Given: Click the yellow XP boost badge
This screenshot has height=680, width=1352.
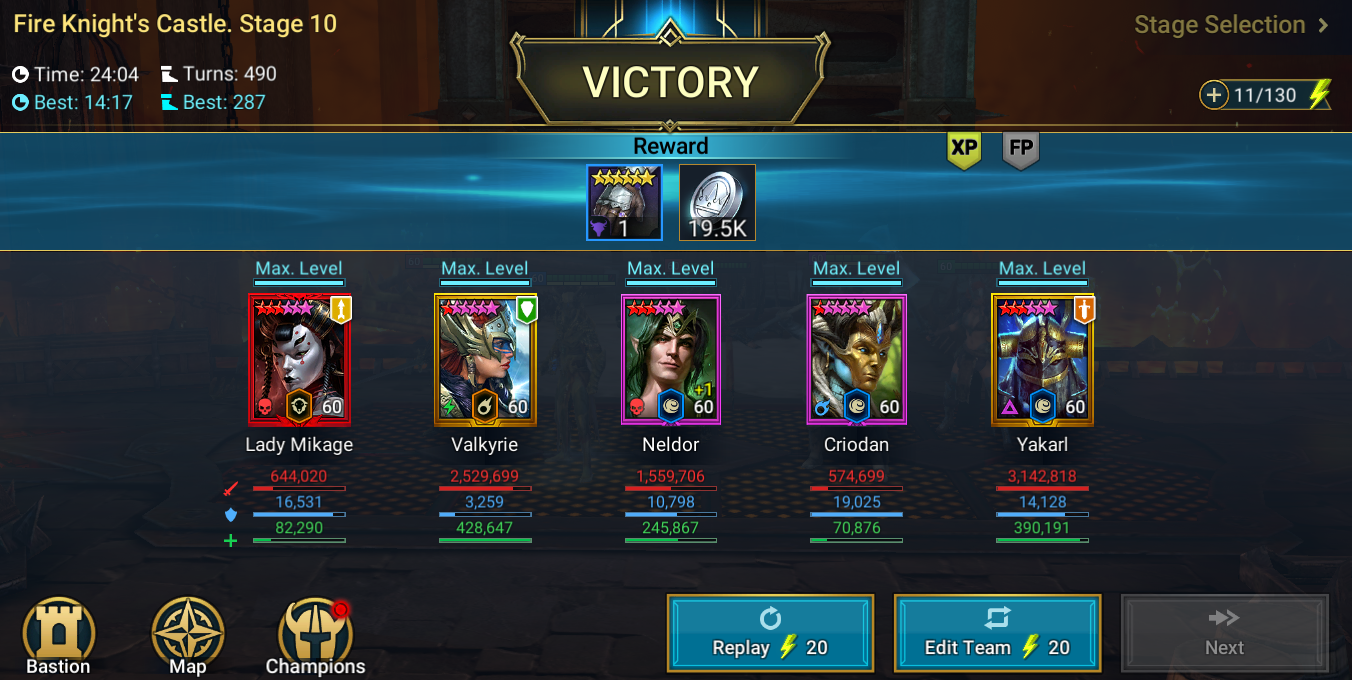Looking at the screenshot, I should click(964, 149).
